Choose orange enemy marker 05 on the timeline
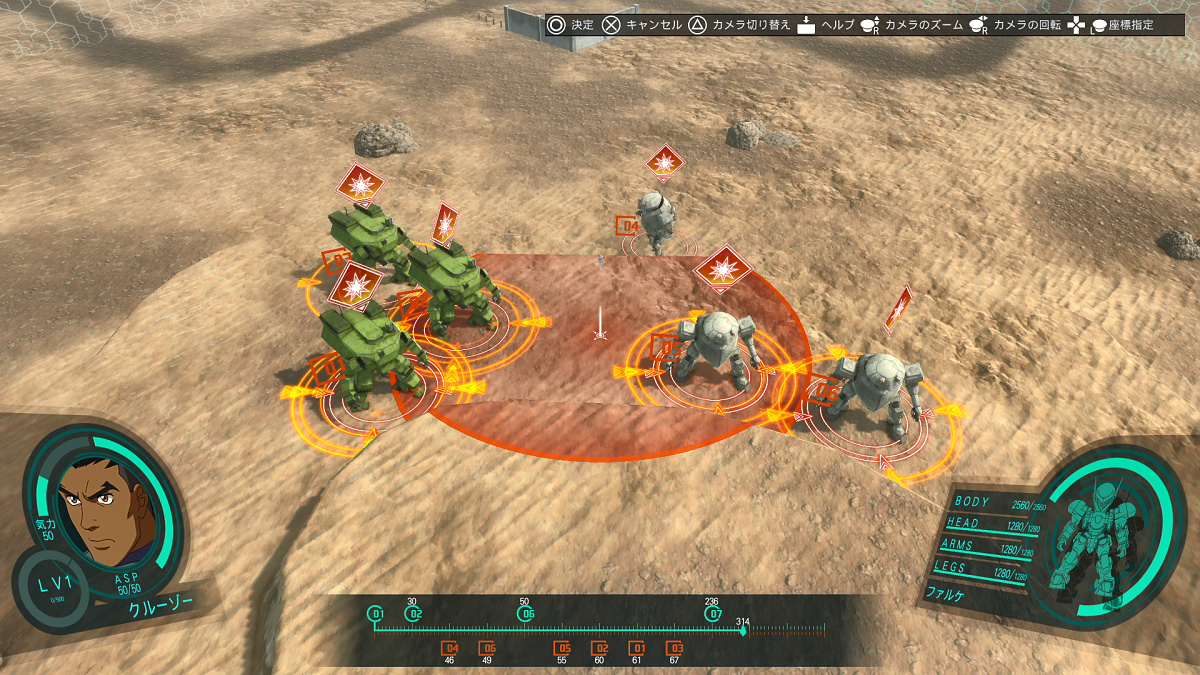The image size is (1200, 675). coord(562,648)
